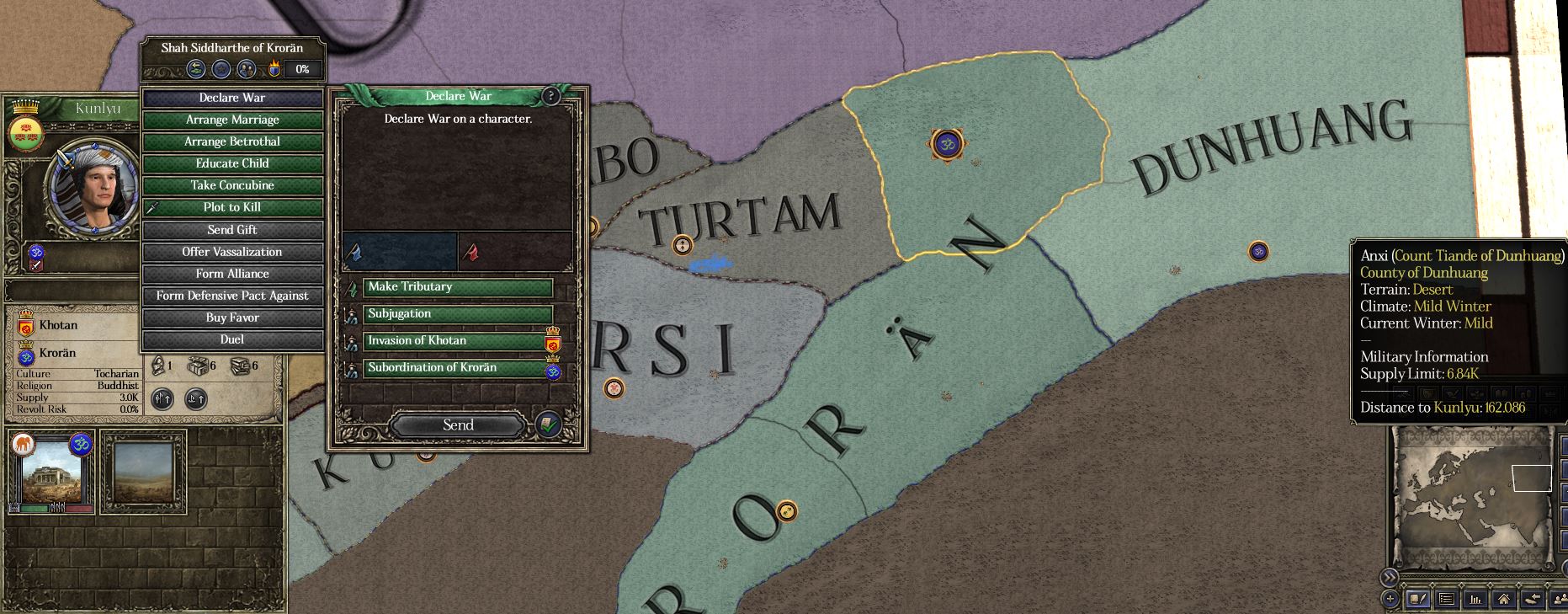The height and width of the screenshot is (614, 1568).
Task: Open the message log list icon near the minimap
Action: (x=1447, y=600)
